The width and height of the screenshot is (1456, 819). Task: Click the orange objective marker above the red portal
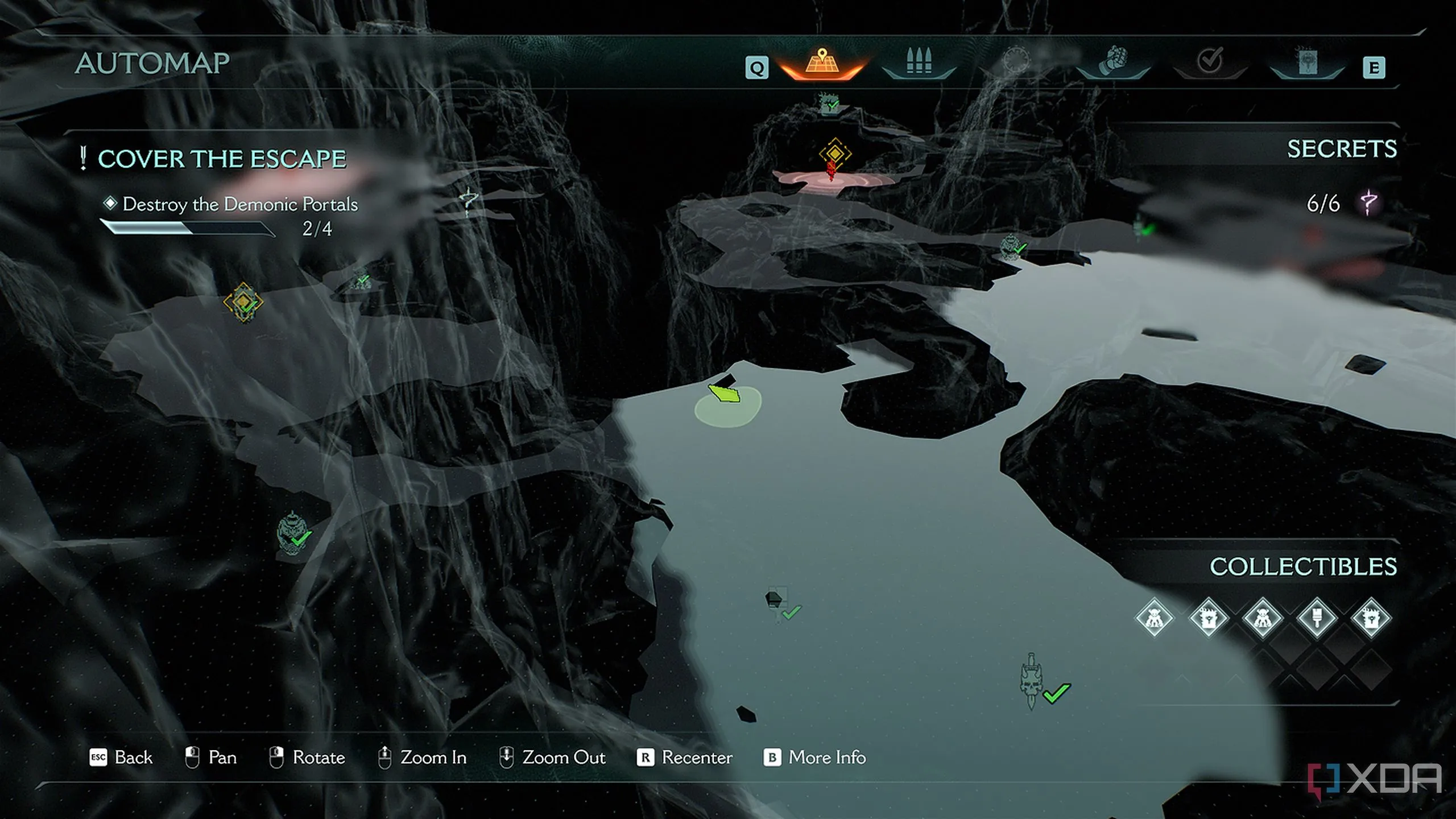pos(835,154)
